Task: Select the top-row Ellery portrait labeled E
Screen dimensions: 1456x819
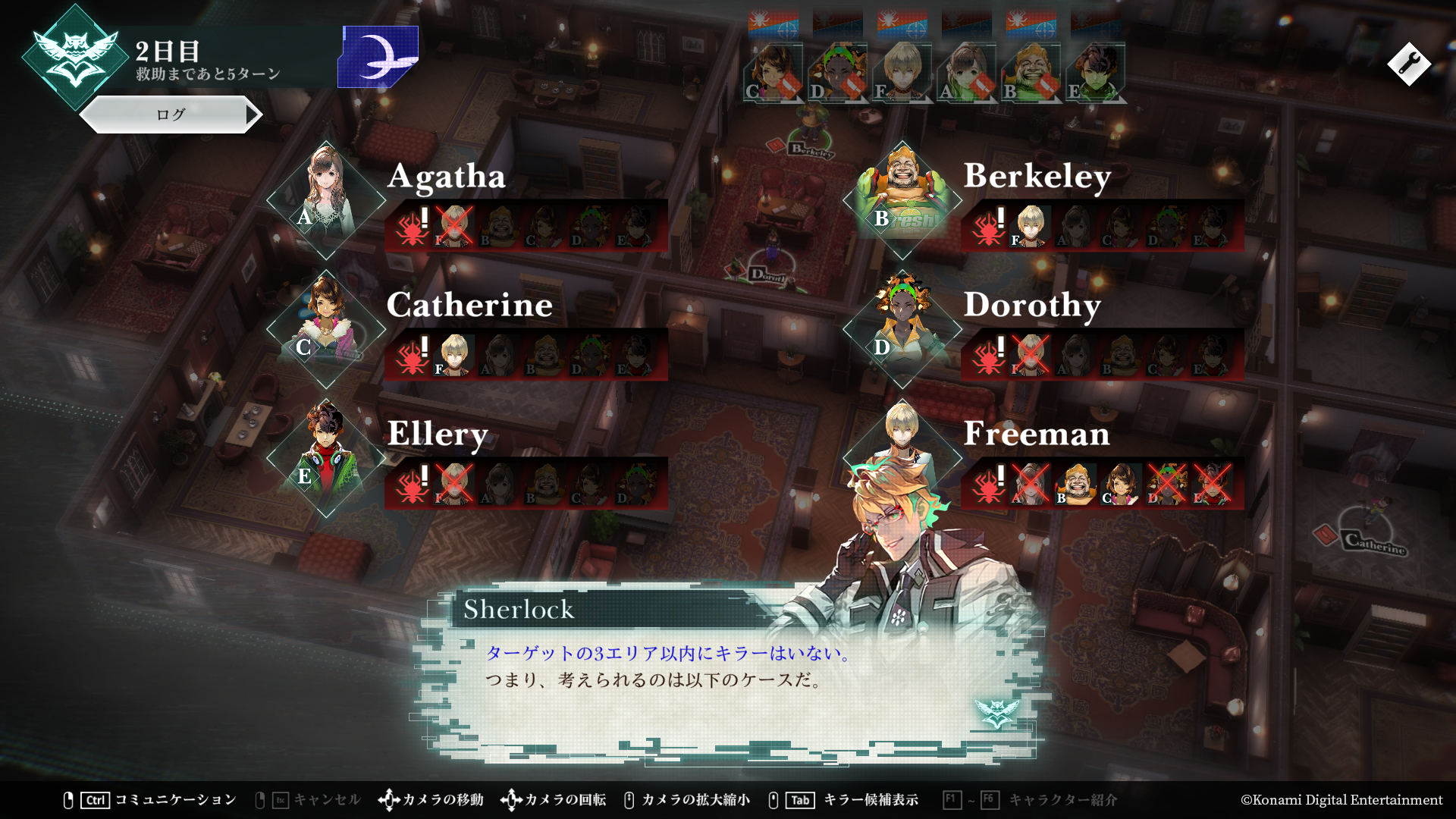Action: [x=1096, y=74]
